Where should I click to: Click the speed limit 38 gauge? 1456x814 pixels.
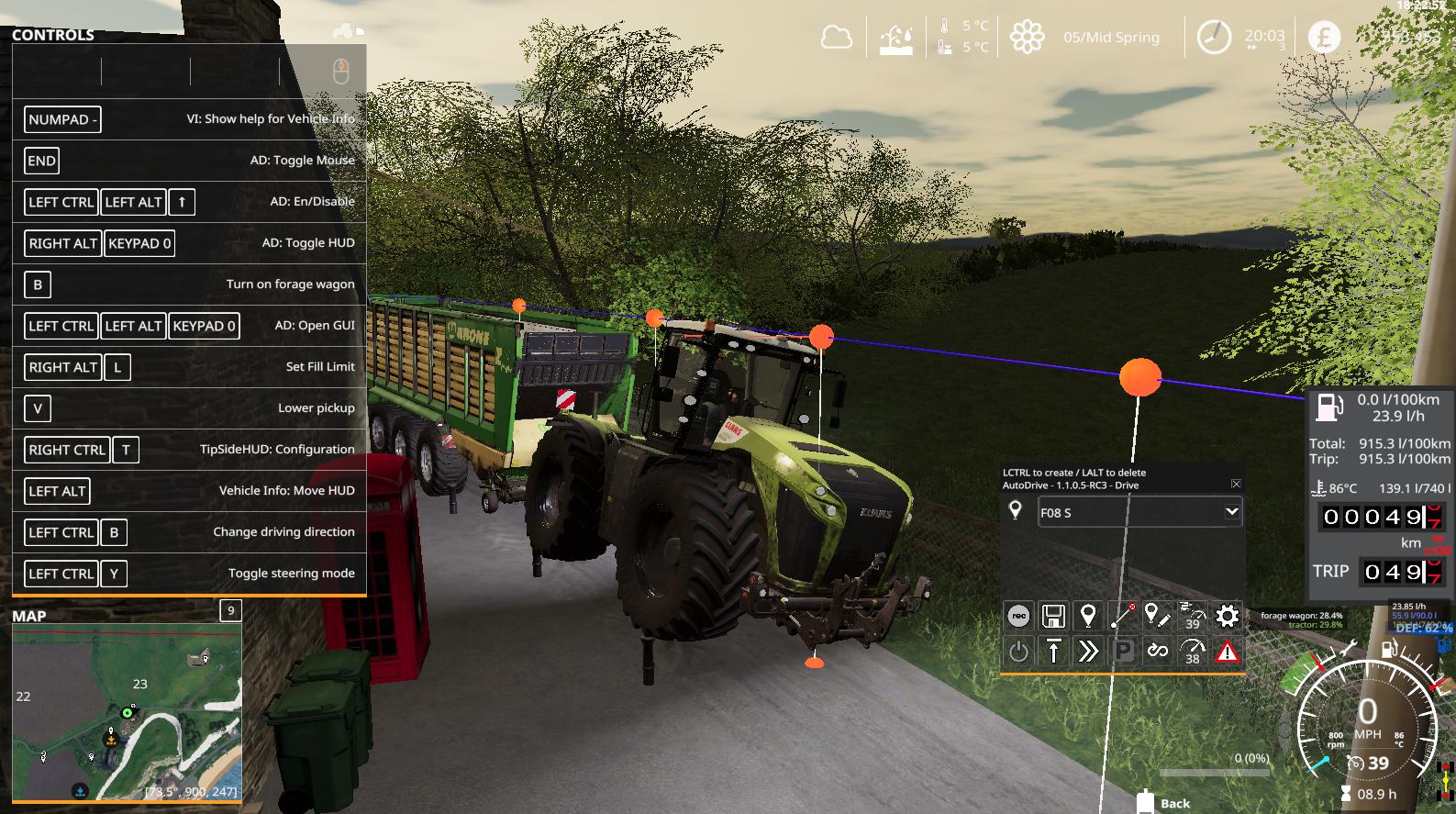(x=1192, y=652)
